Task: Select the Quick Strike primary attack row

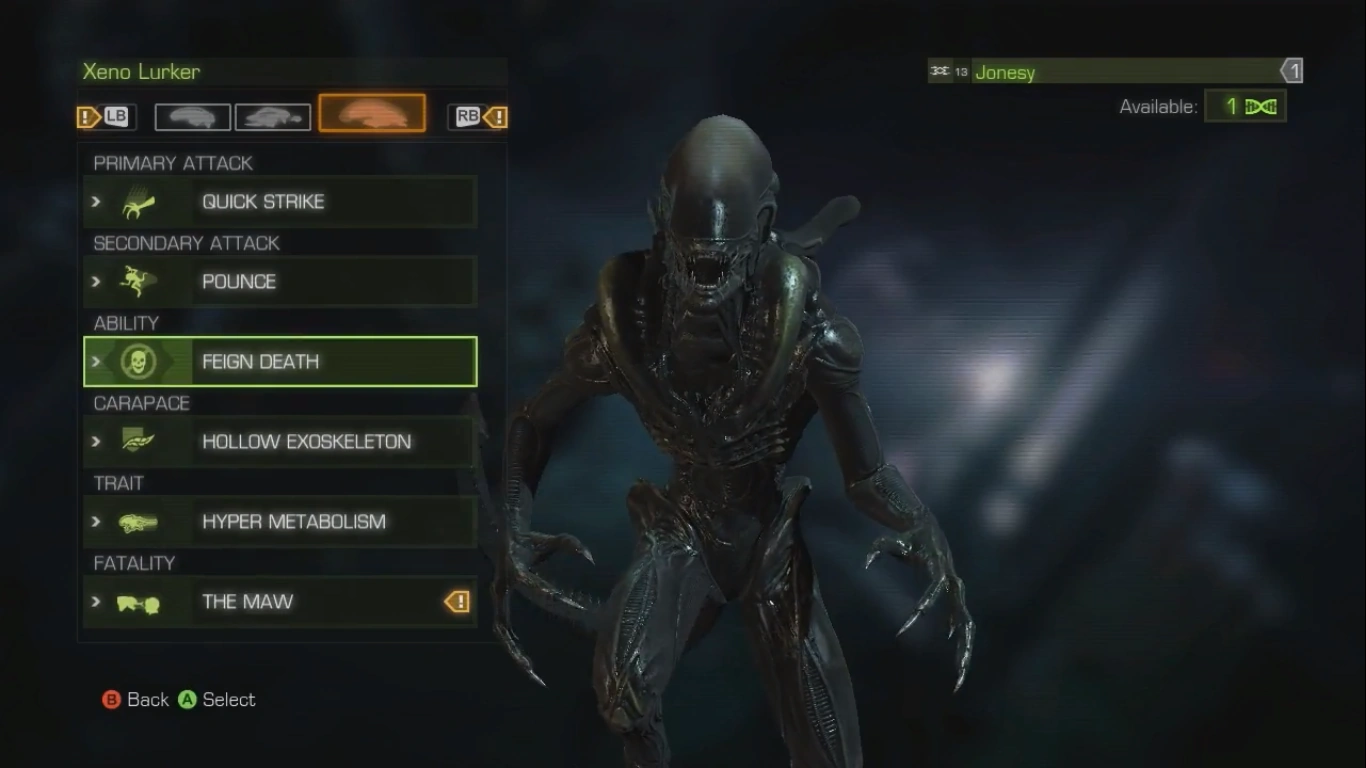Action: (x=280, y=202)
